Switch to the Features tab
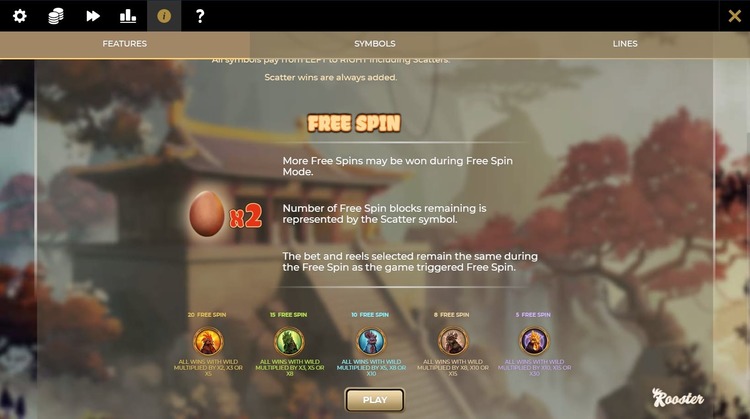The image size is (750, 419). tap(125, 44)
